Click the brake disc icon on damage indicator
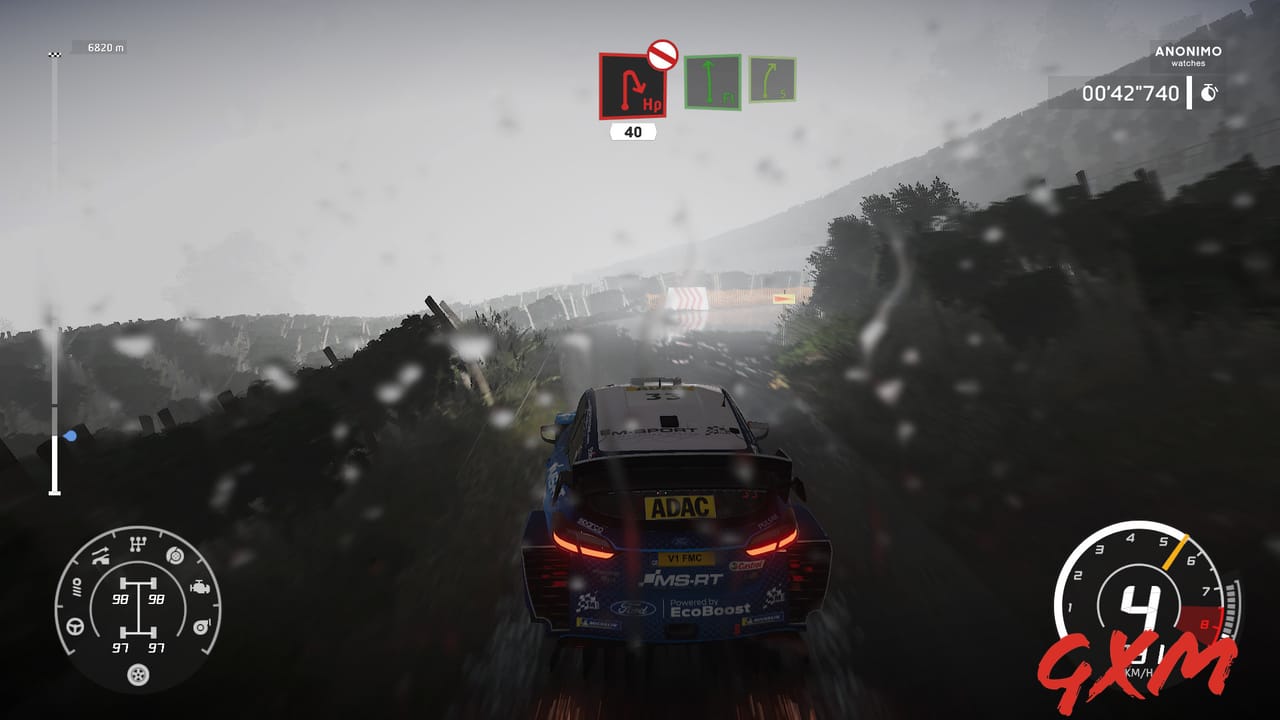The width and height of the screenshot is (1280, 720). tap(174, 556)
